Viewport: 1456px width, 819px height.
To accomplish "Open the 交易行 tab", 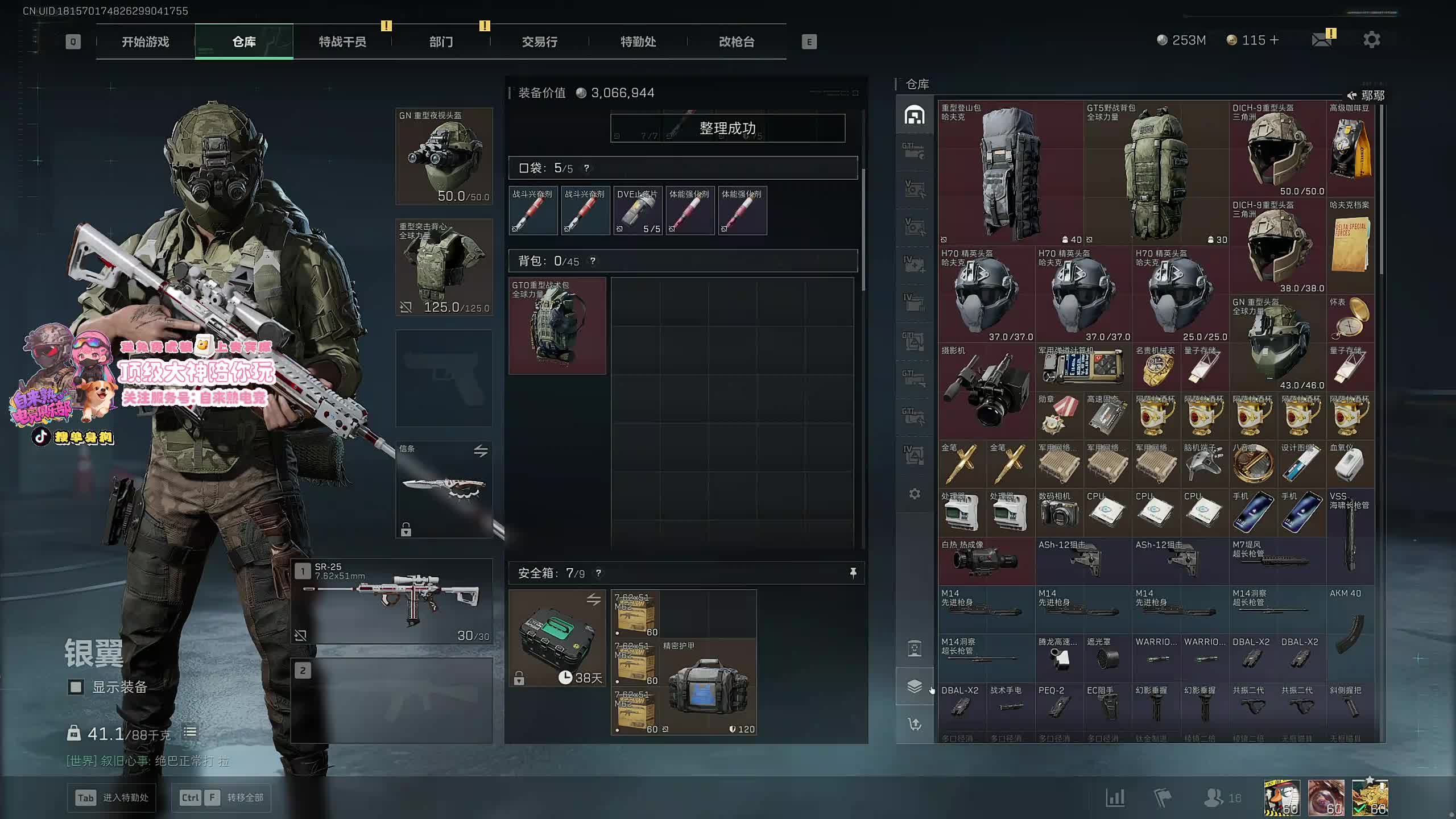I will click(539, 42).
